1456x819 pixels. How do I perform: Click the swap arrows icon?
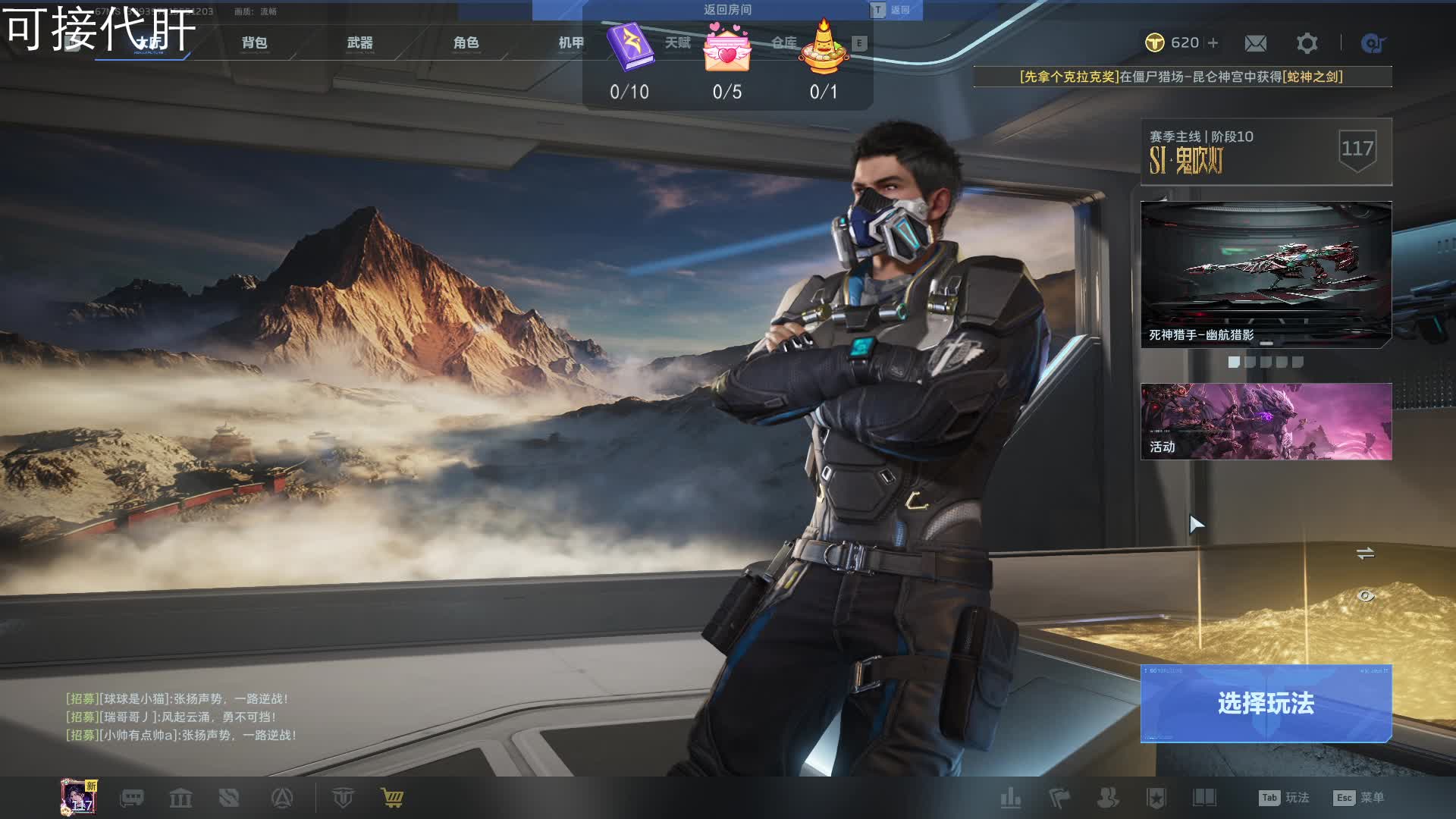click(1365, 554)
